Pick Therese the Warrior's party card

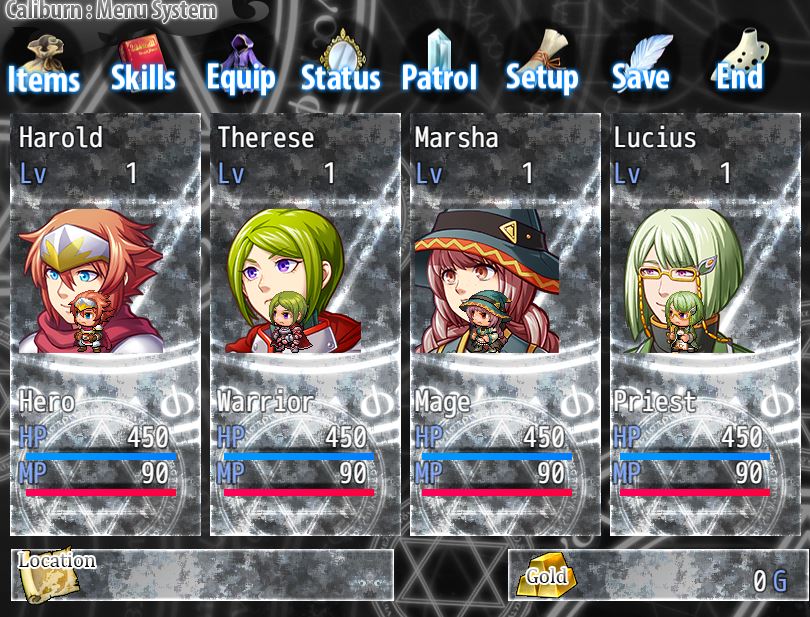[x=305, y=325]
